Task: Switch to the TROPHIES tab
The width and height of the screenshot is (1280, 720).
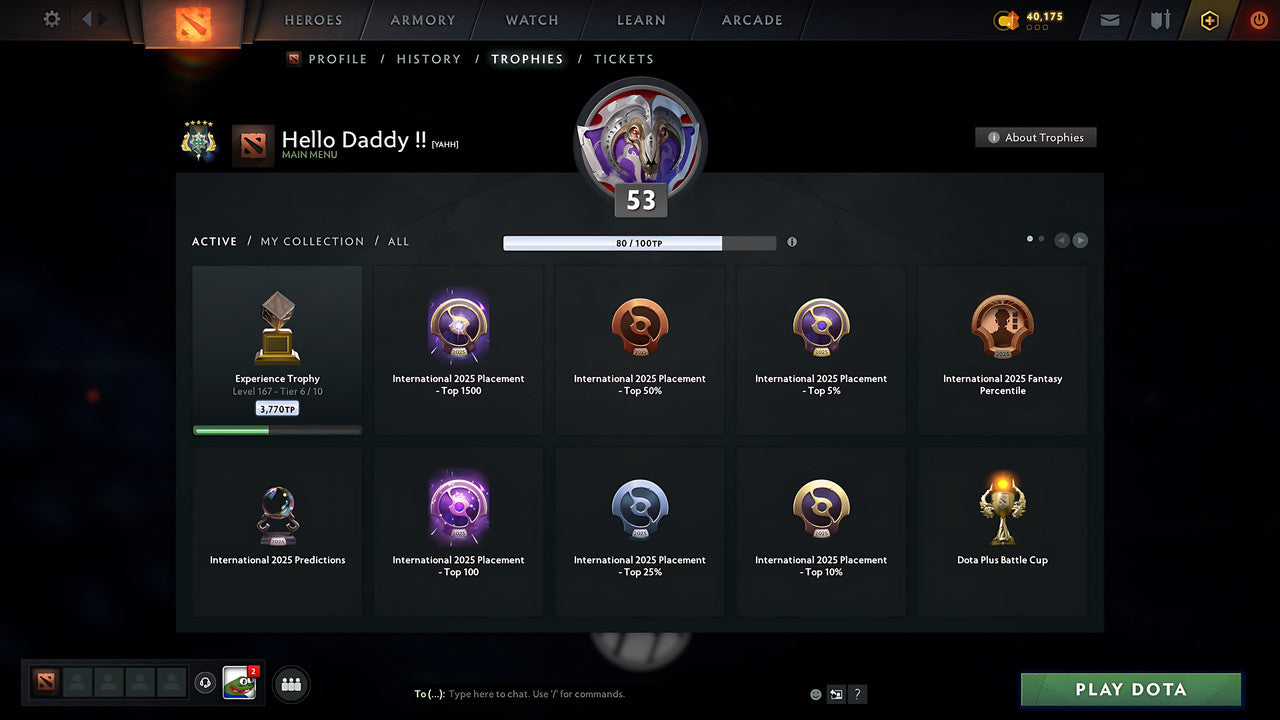Action: pyautogui.click(x=527, y=59)
